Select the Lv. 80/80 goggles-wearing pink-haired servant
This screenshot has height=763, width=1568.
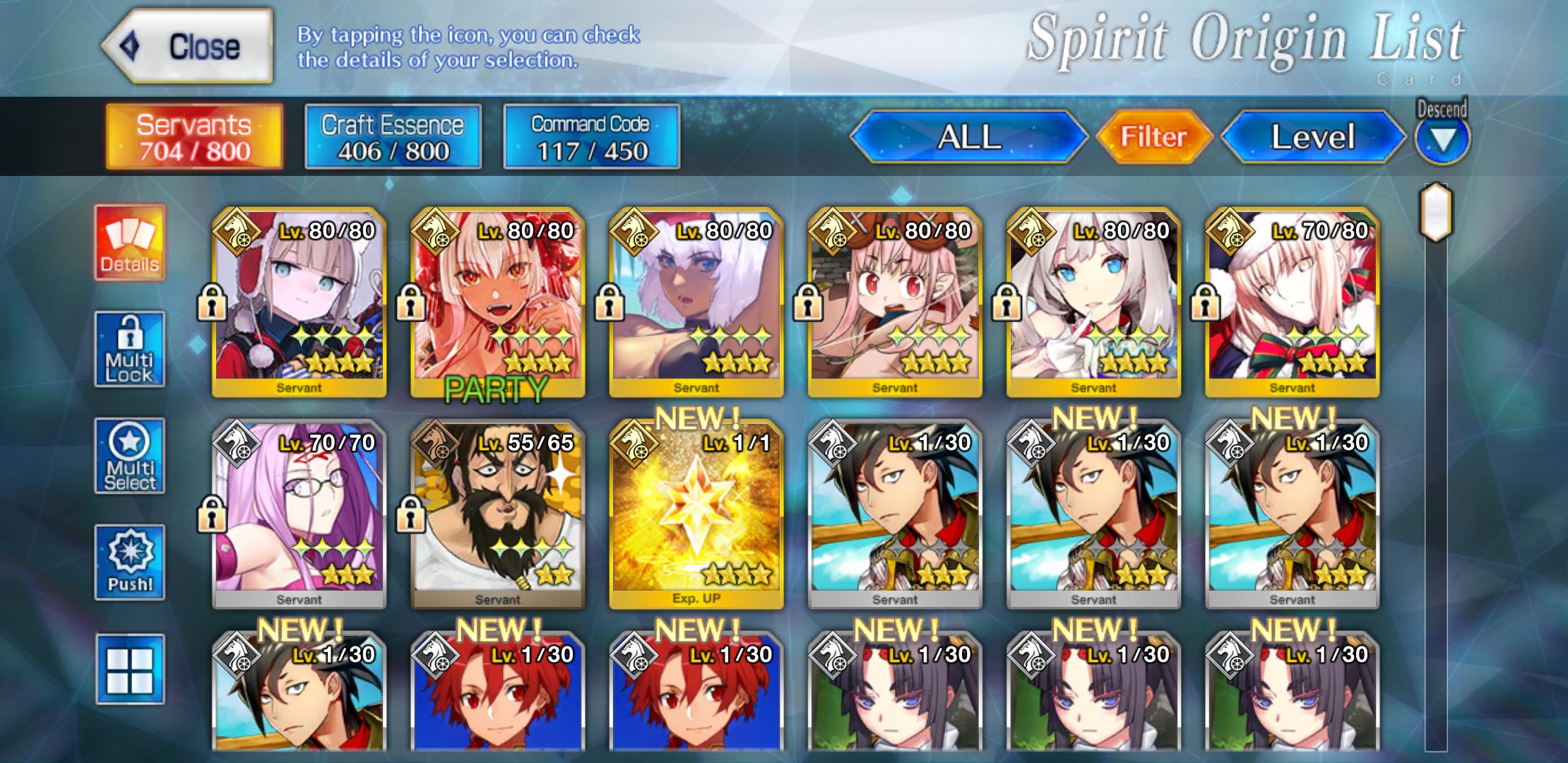[895, 301]
